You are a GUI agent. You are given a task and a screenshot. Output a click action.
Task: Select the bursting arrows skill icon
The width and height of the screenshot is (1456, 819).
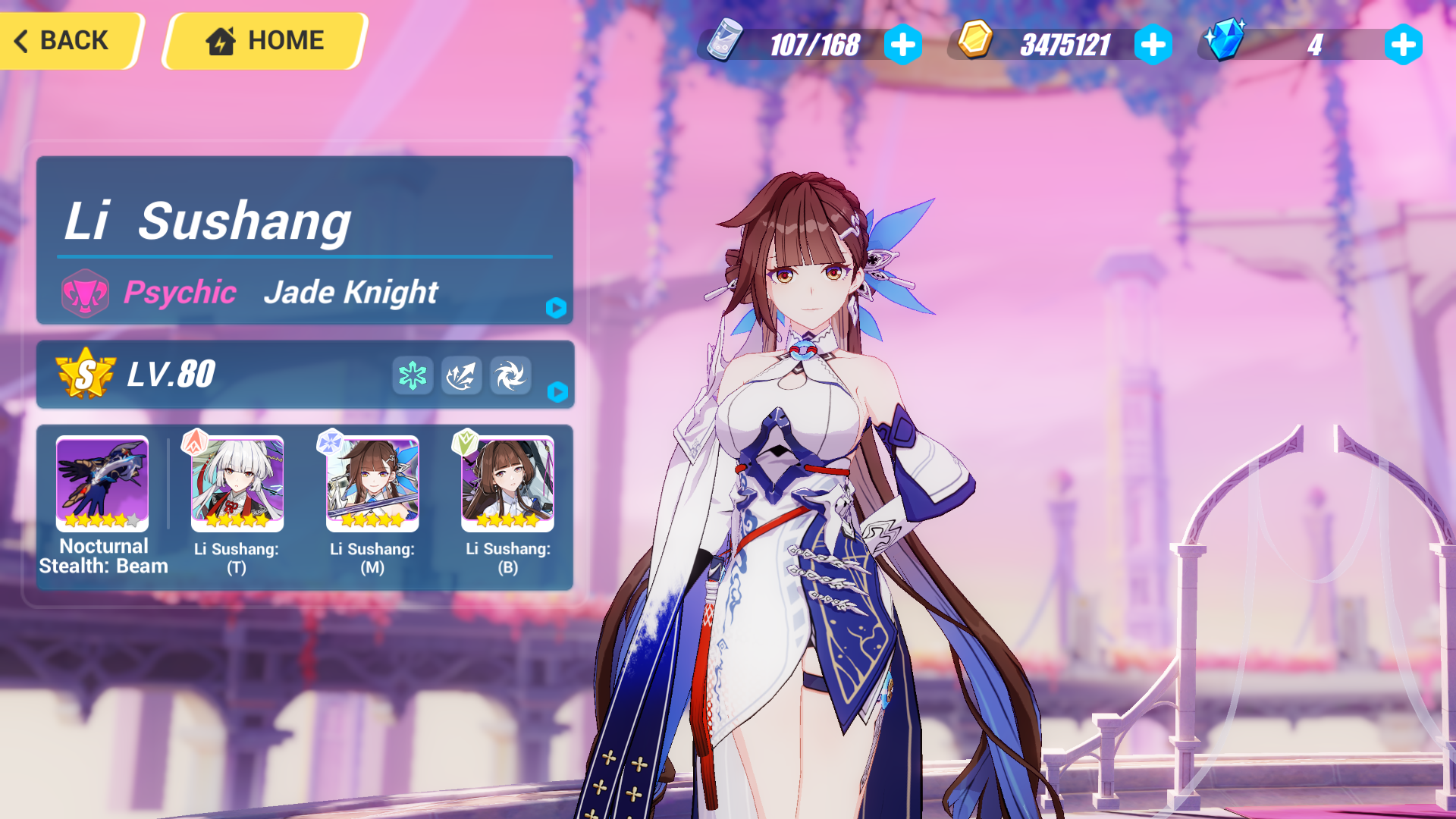point(462,375)
